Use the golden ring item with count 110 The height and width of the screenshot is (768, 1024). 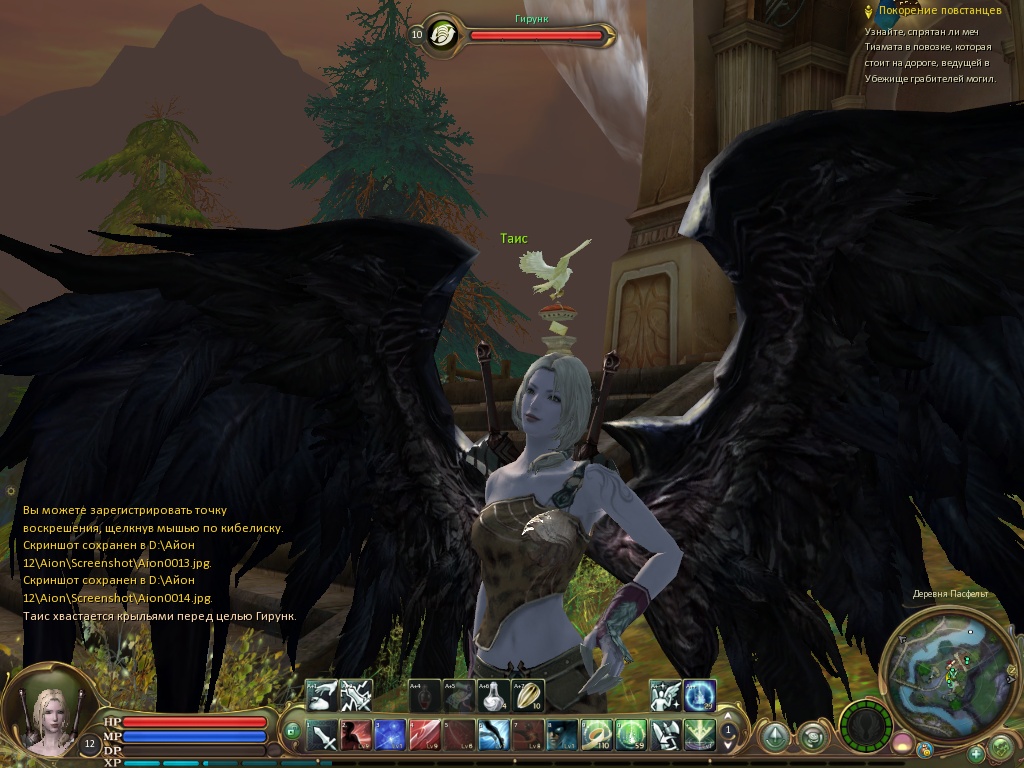pos(596,737)
